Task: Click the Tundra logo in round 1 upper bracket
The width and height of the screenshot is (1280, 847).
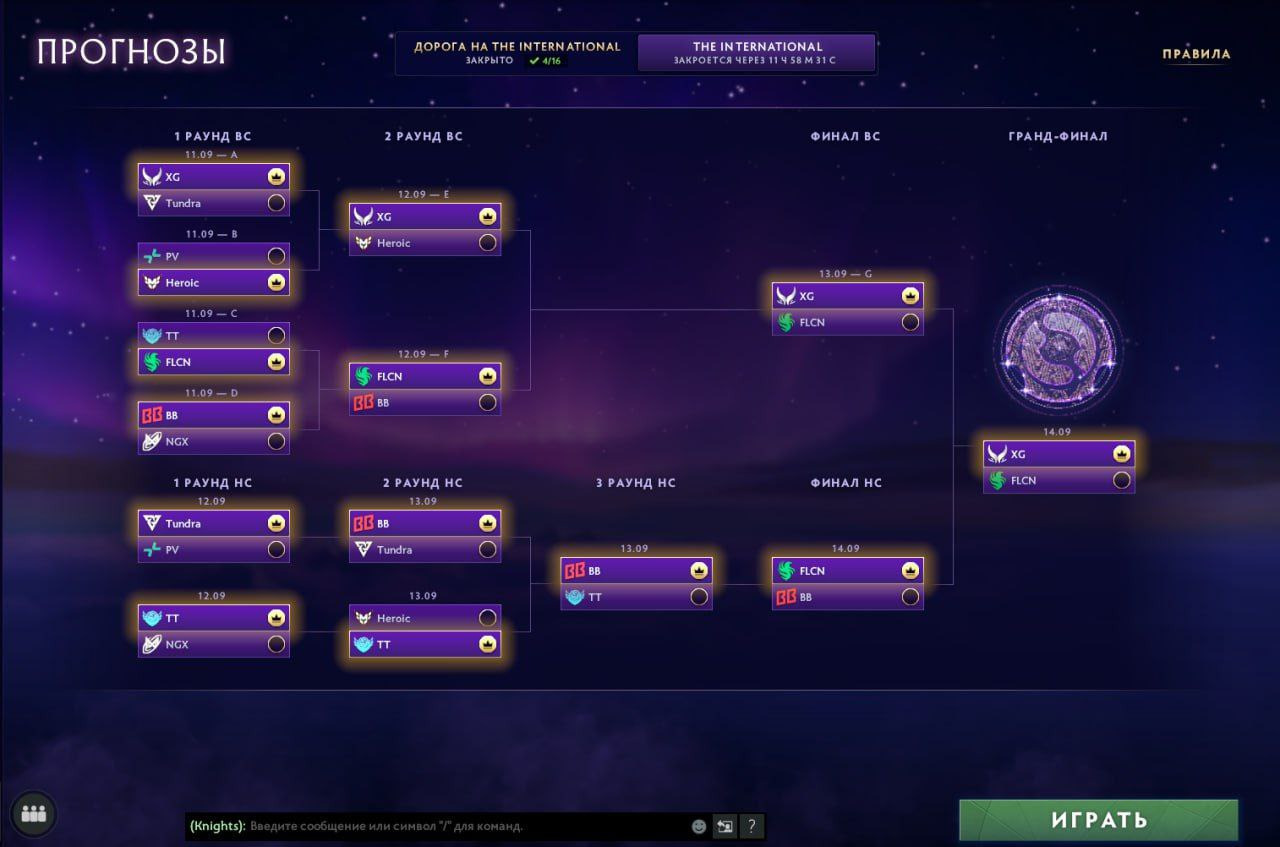Action: click(154, 202)
